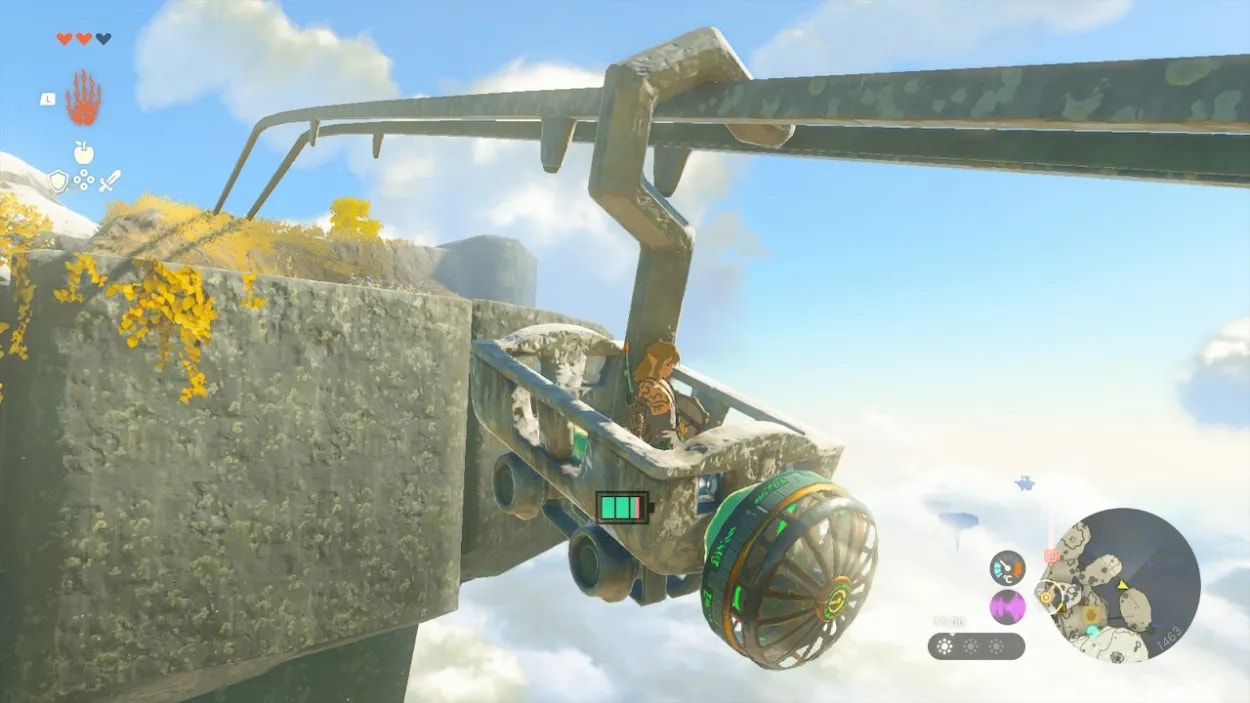This screenshot has width=1250, height=703.
Task: Select the apple quick-item icon
Action: tap(84, 153)
